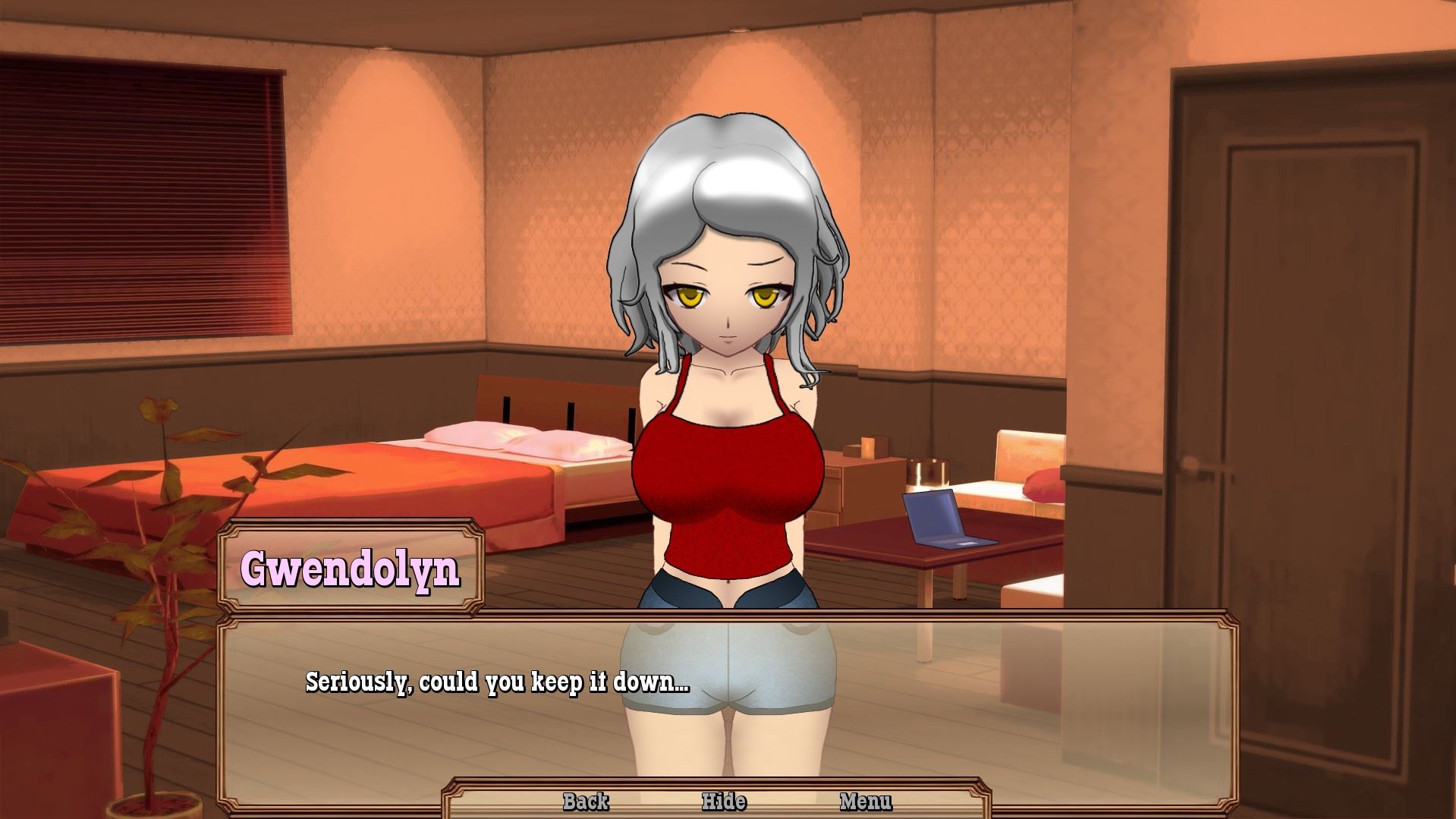This screenshot has width=1456, height=819.
Task: Hide the dialogue text box
Action: pyautogui.click(x=724, y=802)
